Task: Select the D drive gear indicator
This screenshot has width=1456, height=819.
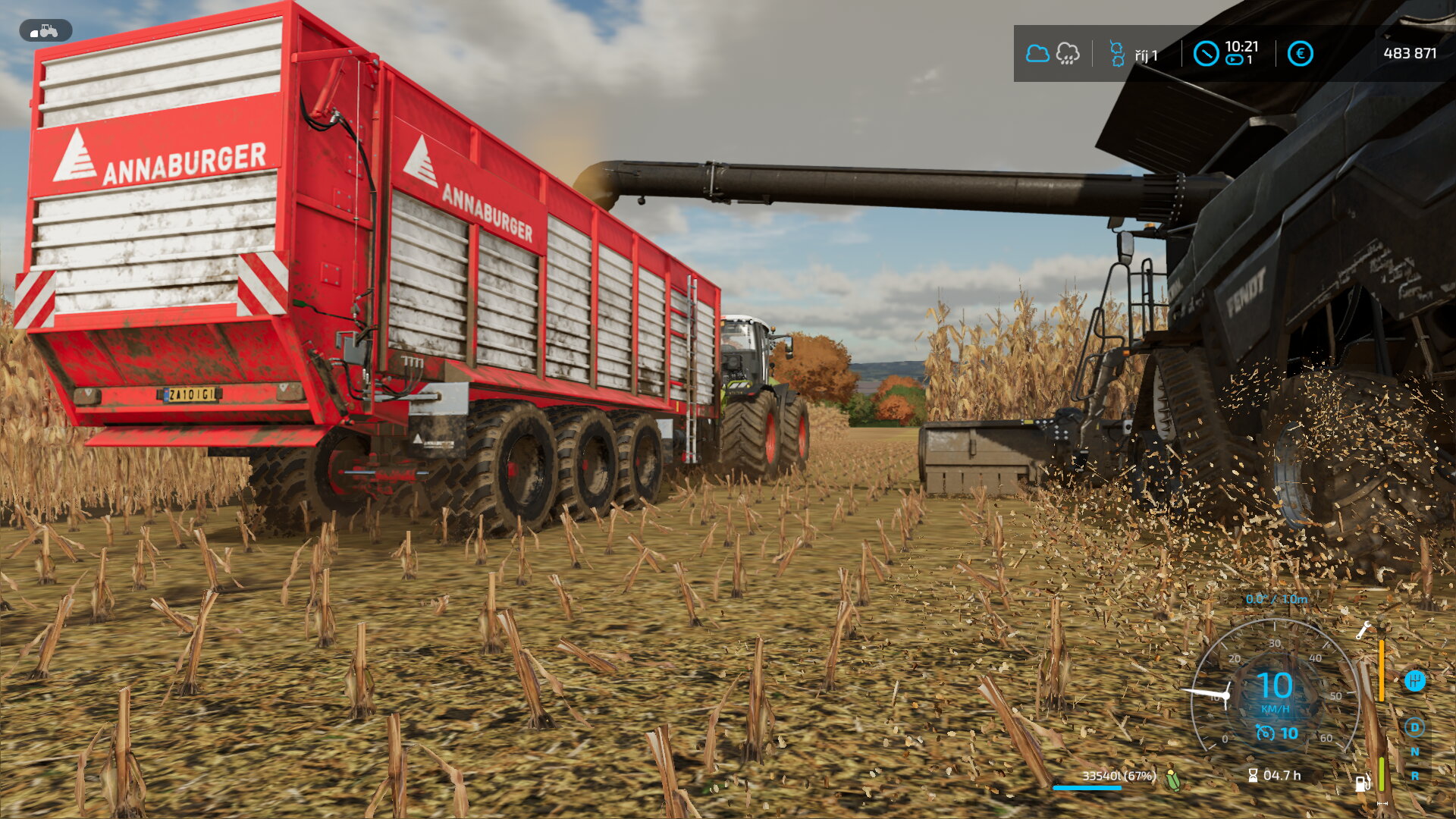Action: click(1414, 727)
